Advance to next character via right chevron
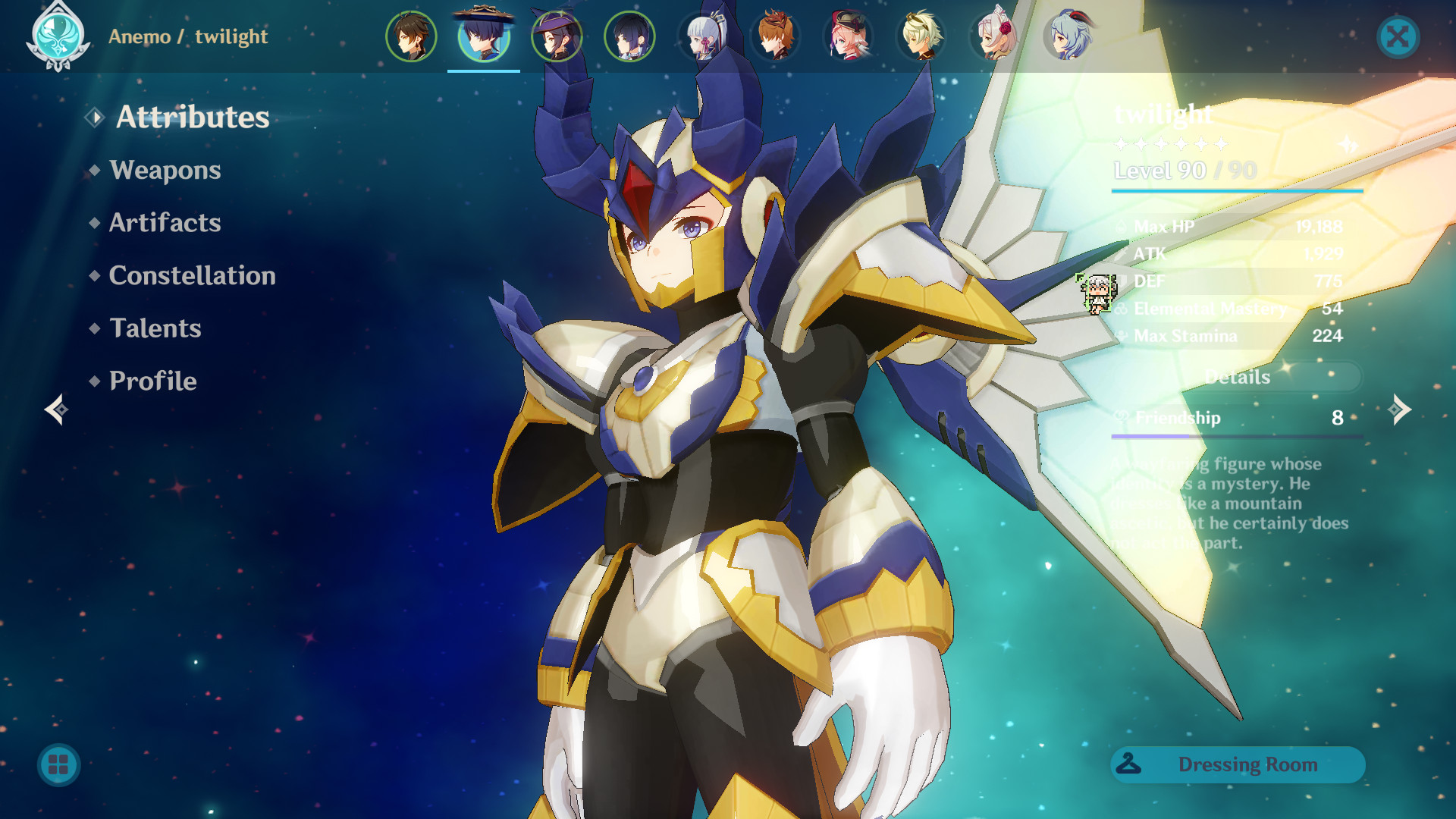Viewport: 1456px width, 819px height. point(1399,409)
